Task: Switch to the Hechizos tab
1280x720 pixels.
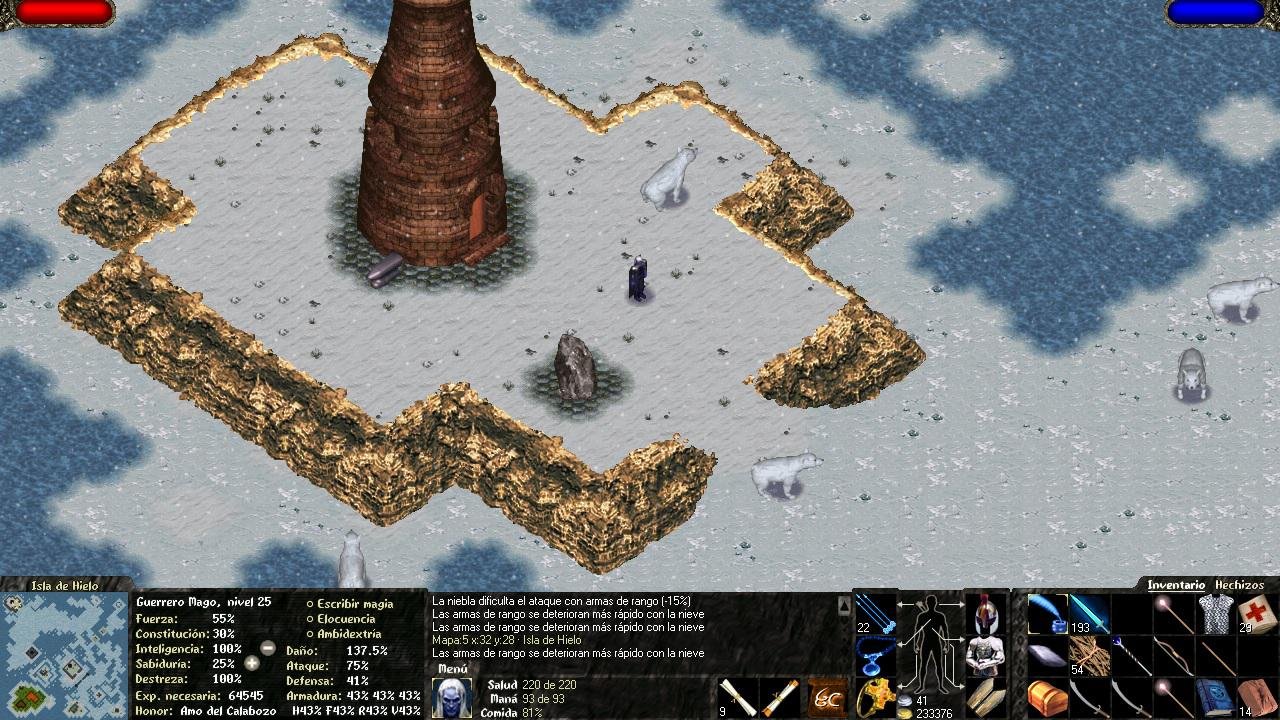Action: pyautogui.click(x=1239, y=585)
